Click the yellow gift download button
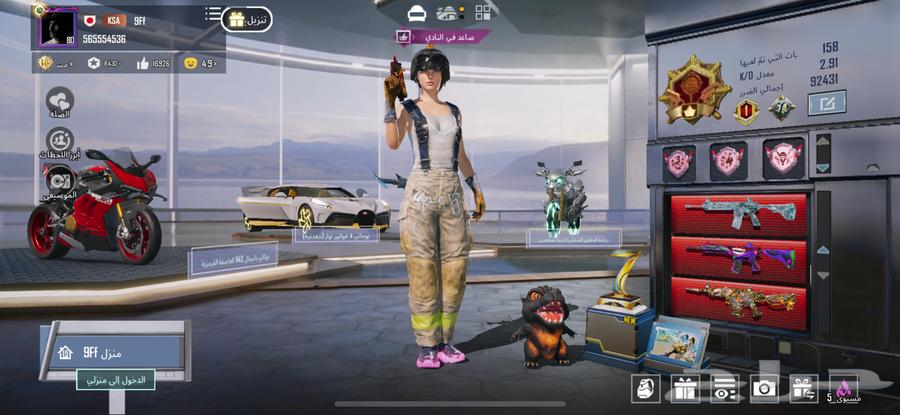 pyautogui.click(x=247, y=19)
